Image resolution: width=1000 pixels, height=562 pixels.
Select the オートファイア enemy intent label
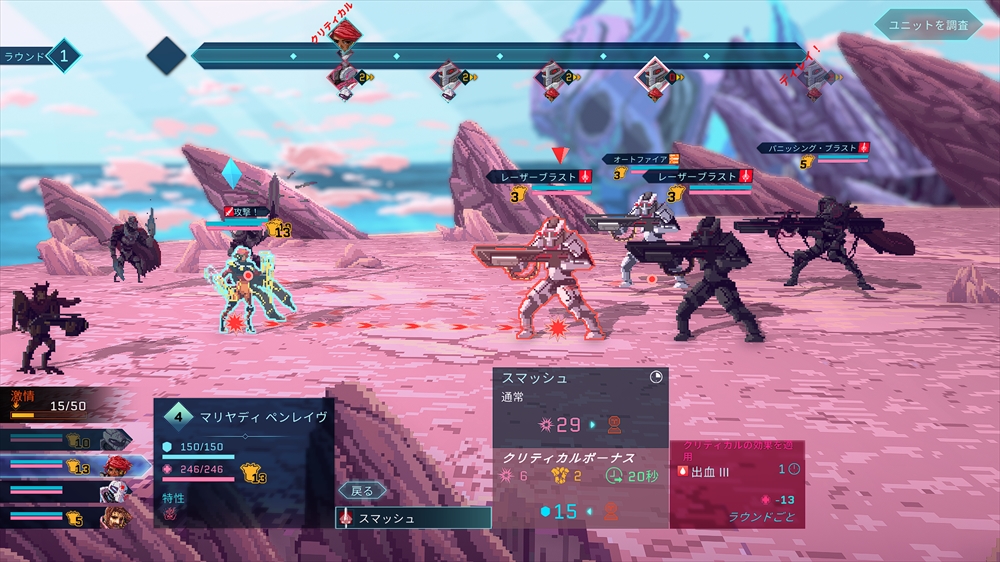coord(640,159)
